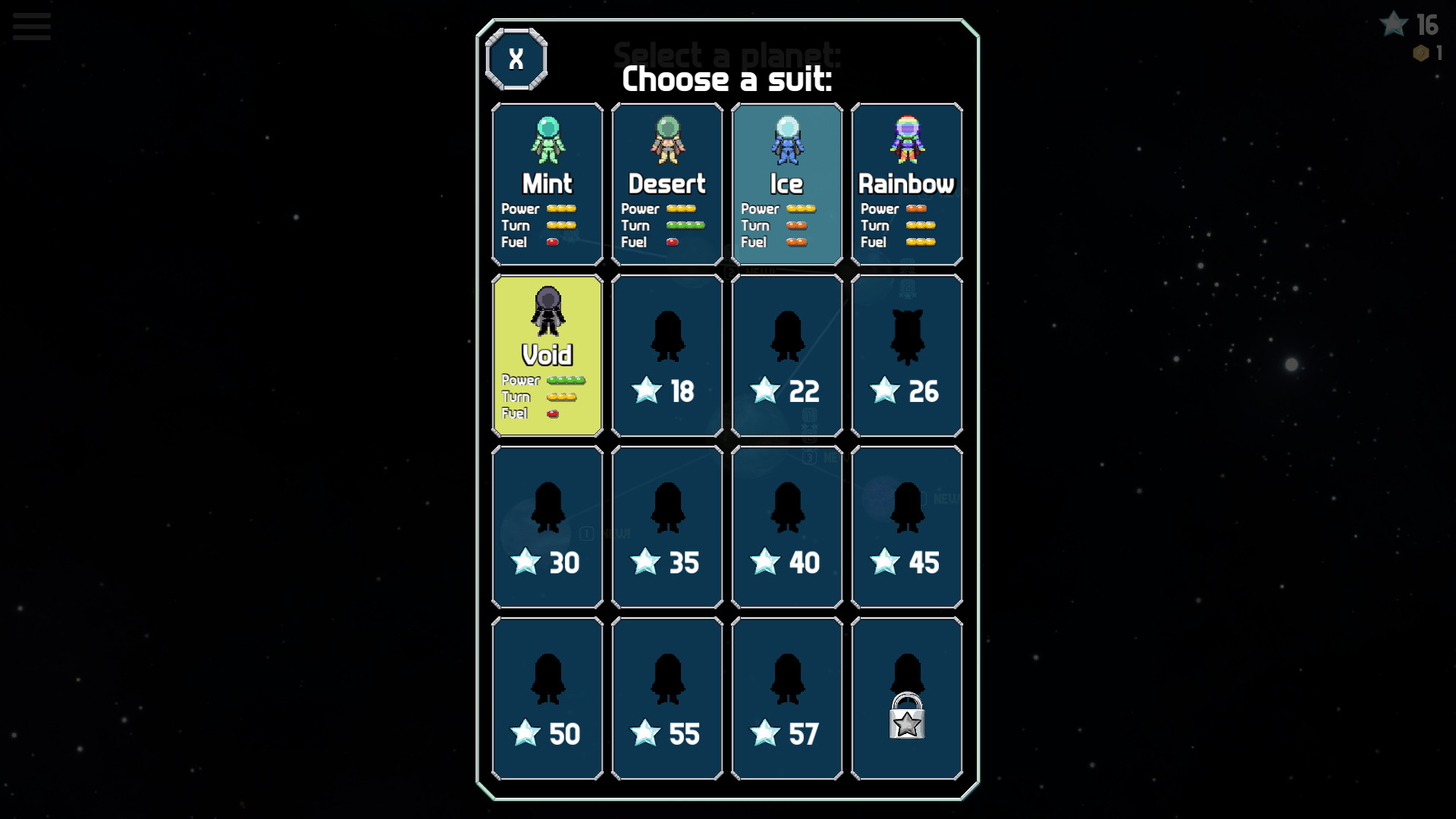The height and width of the screenshot is (819, 1456).
Task: Click the 40-star suit silhouette
Action: point(786,507)
